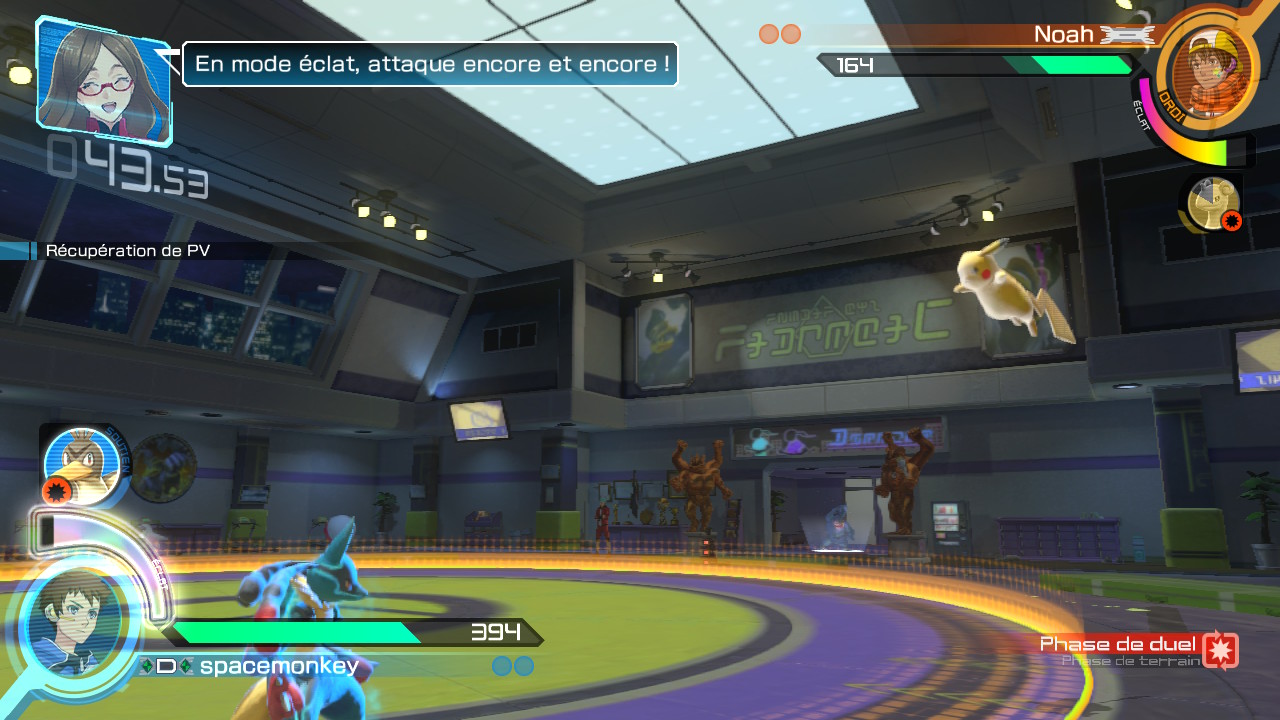Select ORDI's orange trainer portrait icon
This screenshot has width=1280, height=720.
point(1210,68)
